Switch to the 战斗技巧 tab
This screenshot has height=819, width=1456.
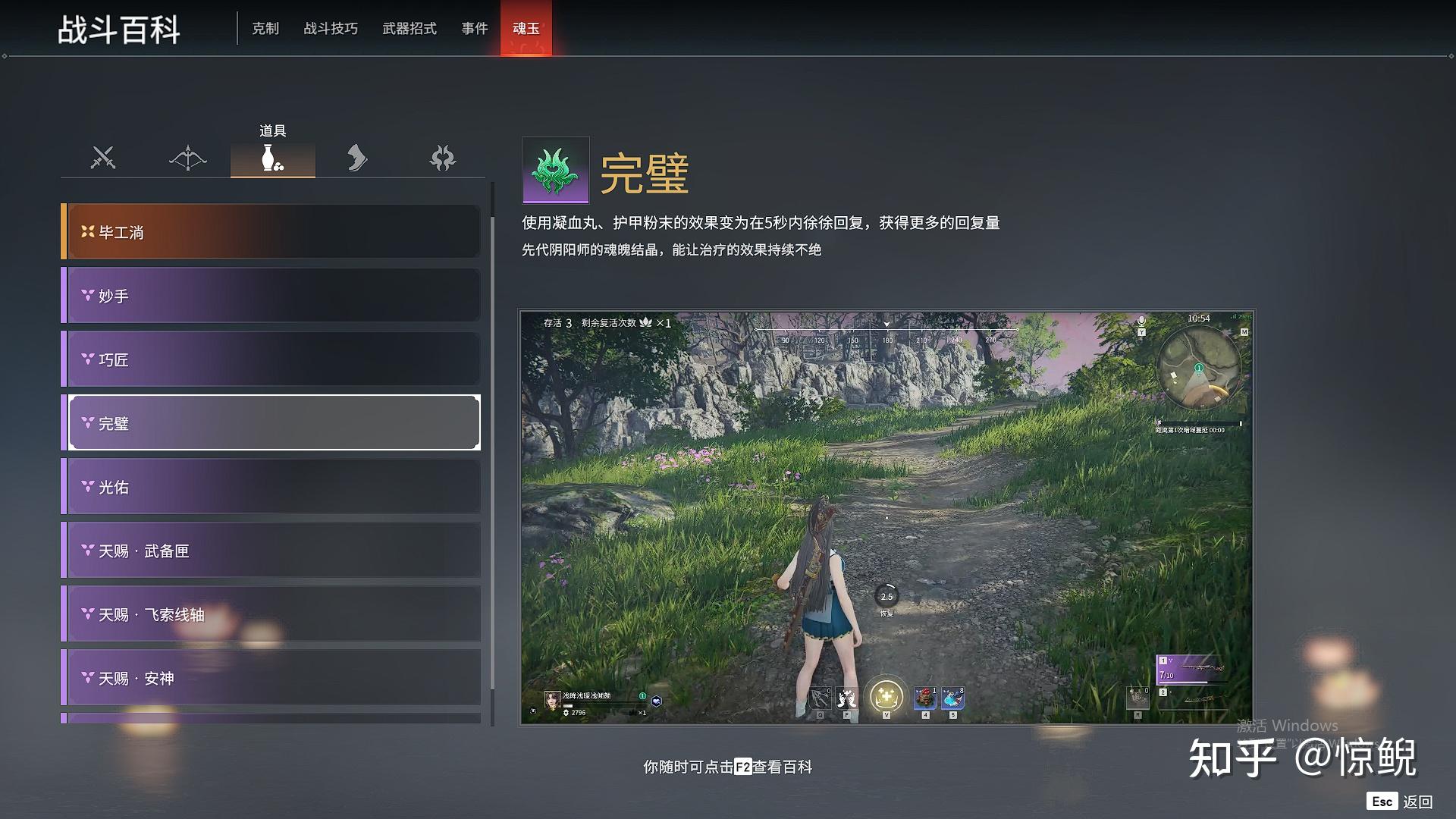331,29
